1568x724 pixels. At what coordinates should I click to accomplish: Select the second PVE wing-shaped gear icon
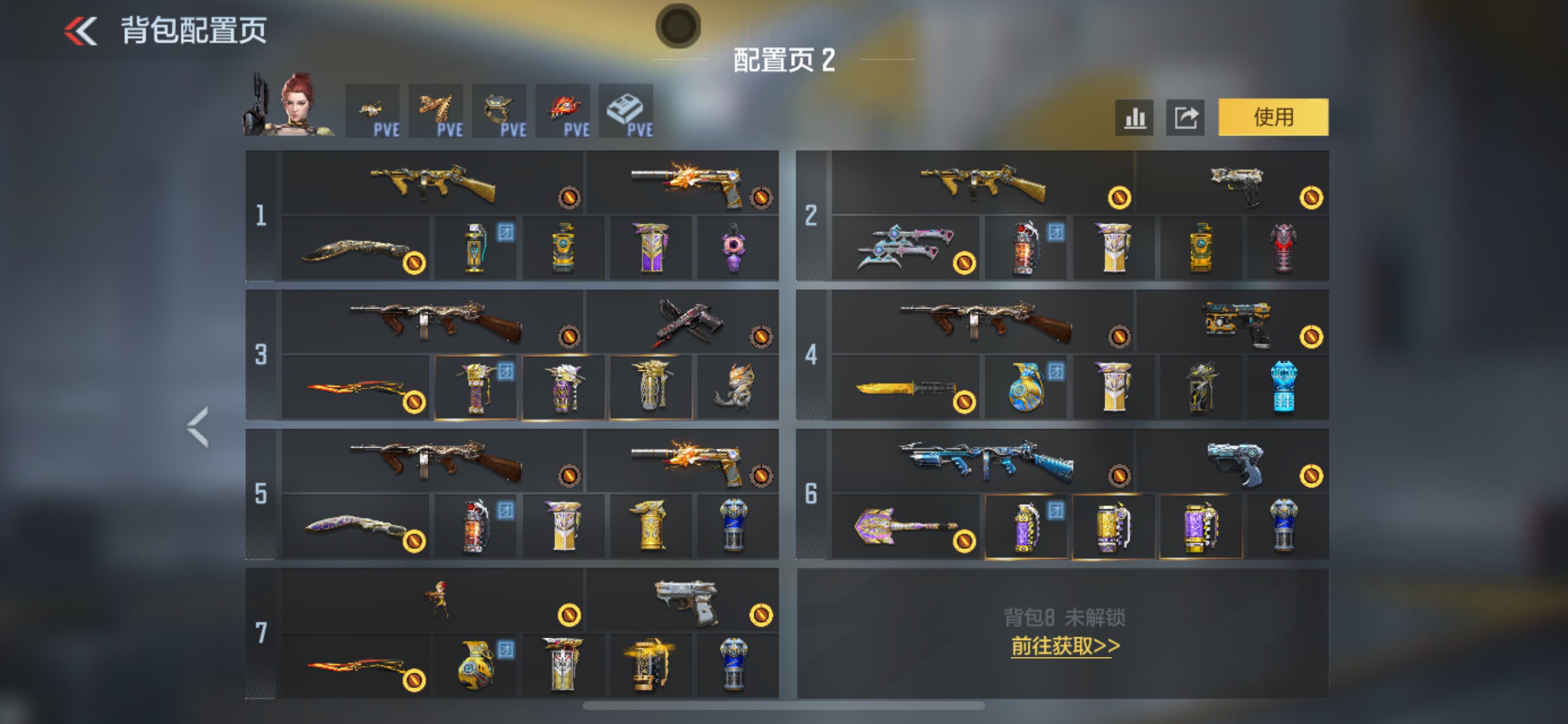click(436, 111)
